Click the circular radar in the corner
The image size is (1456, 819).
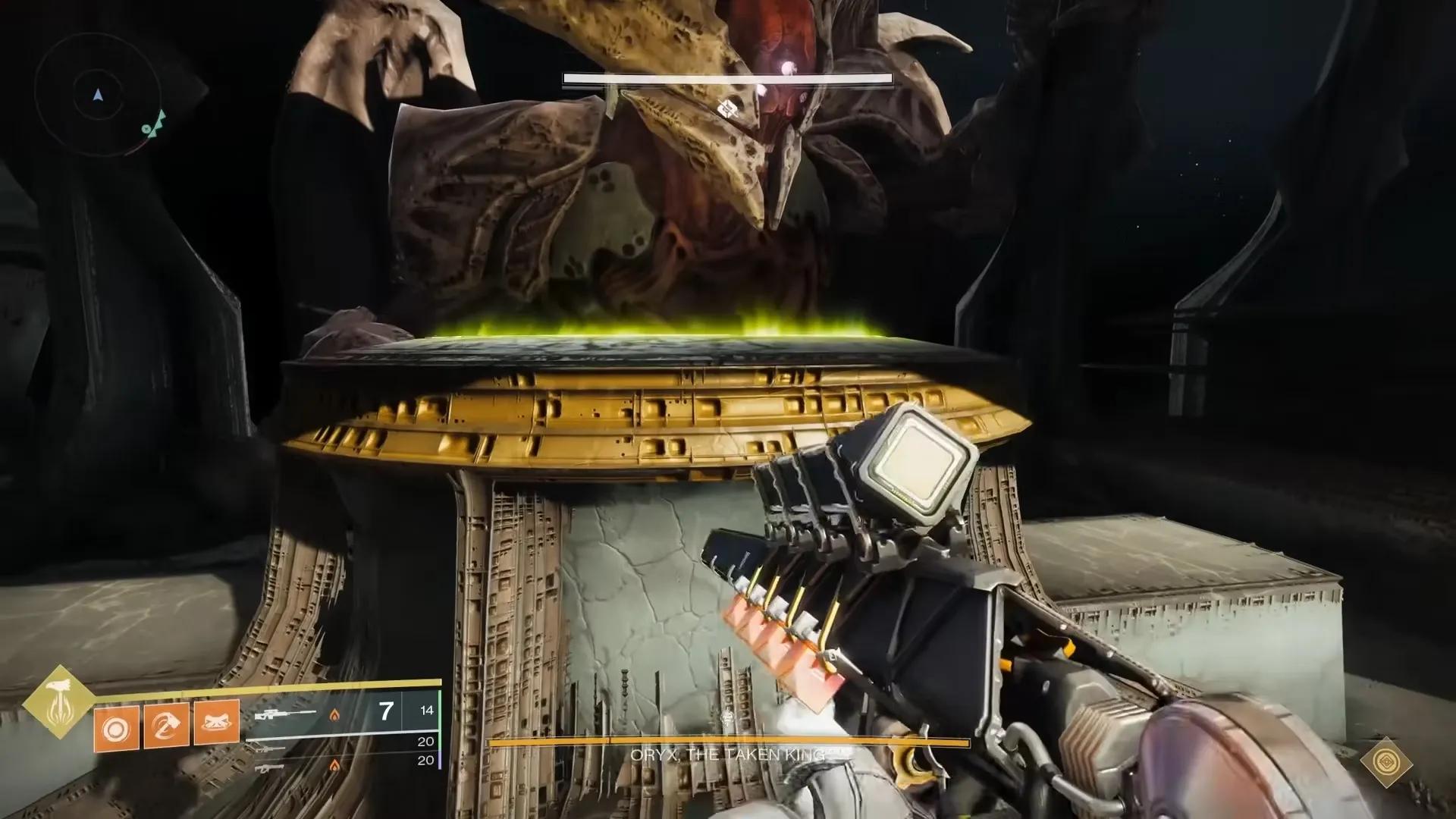pyautogui.click(x=98, y=96)
